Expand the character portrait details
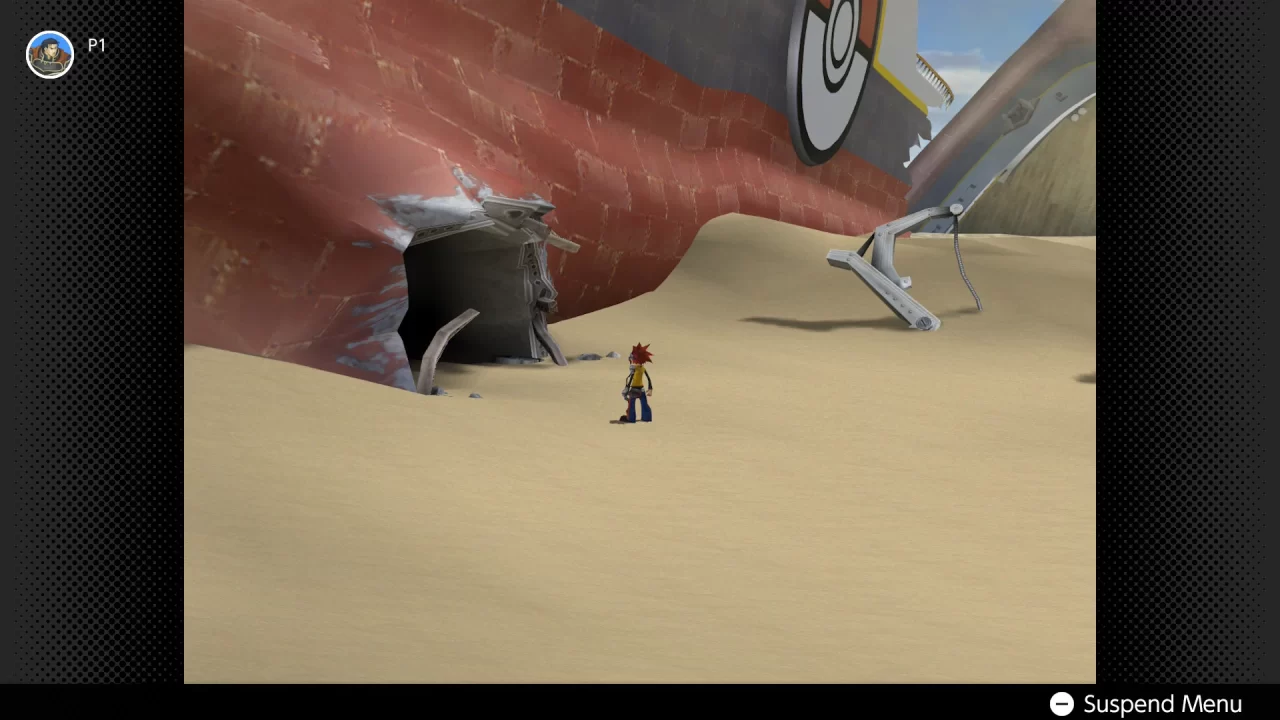Viewport: 1280px width, 720px height. pyautogui.click(x=49, y=54)
